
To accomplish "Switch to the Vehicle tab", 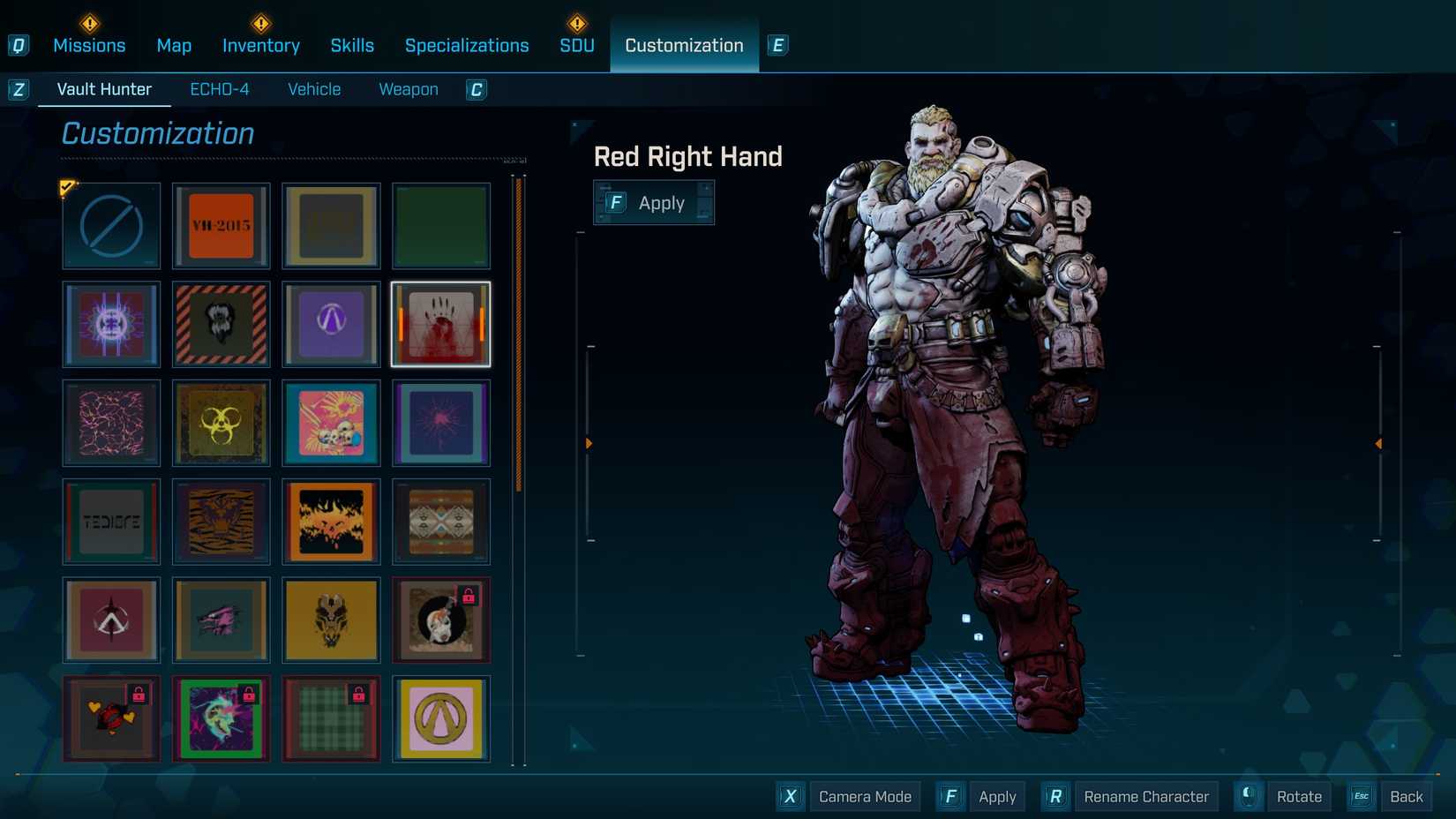I will [313, 89].
